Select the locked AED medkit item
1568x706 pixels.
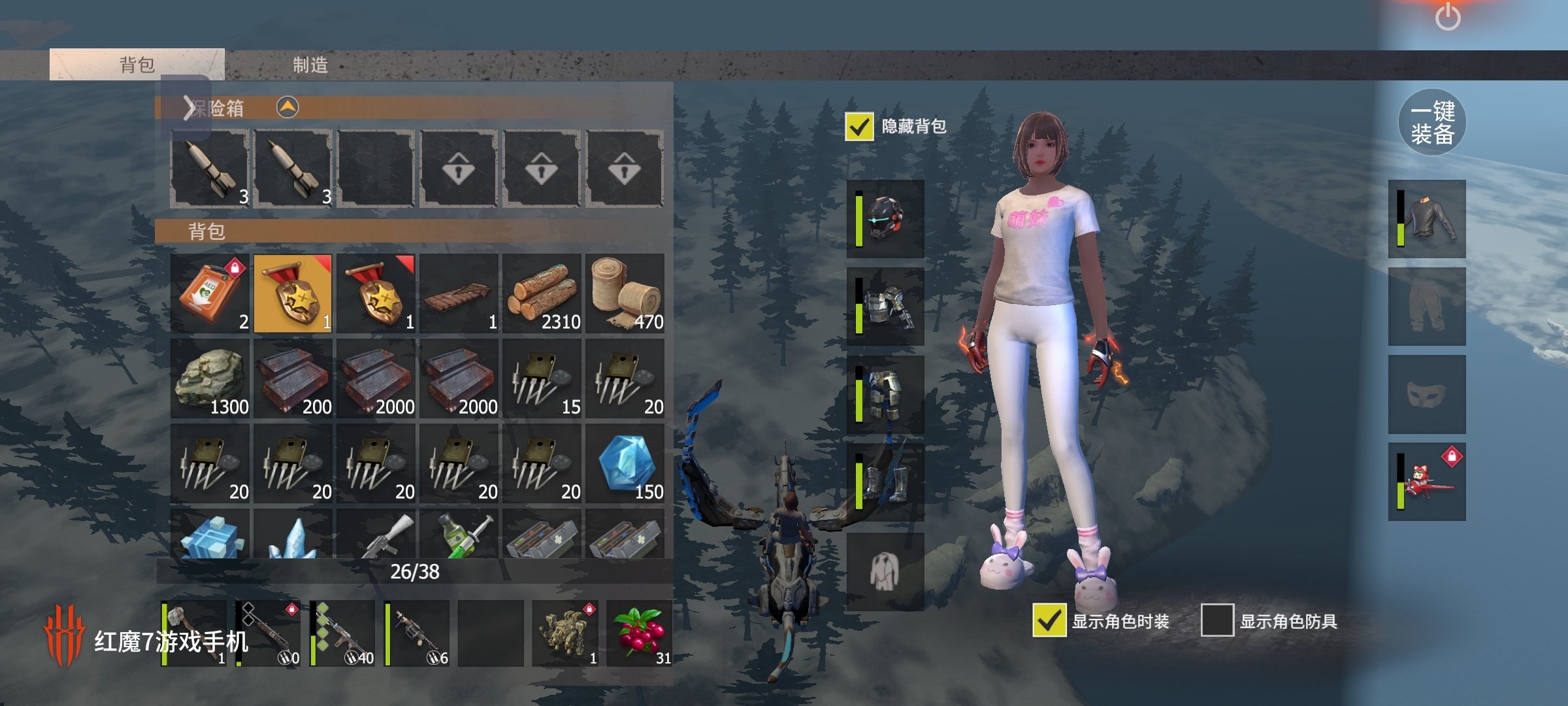pos(210,294)
